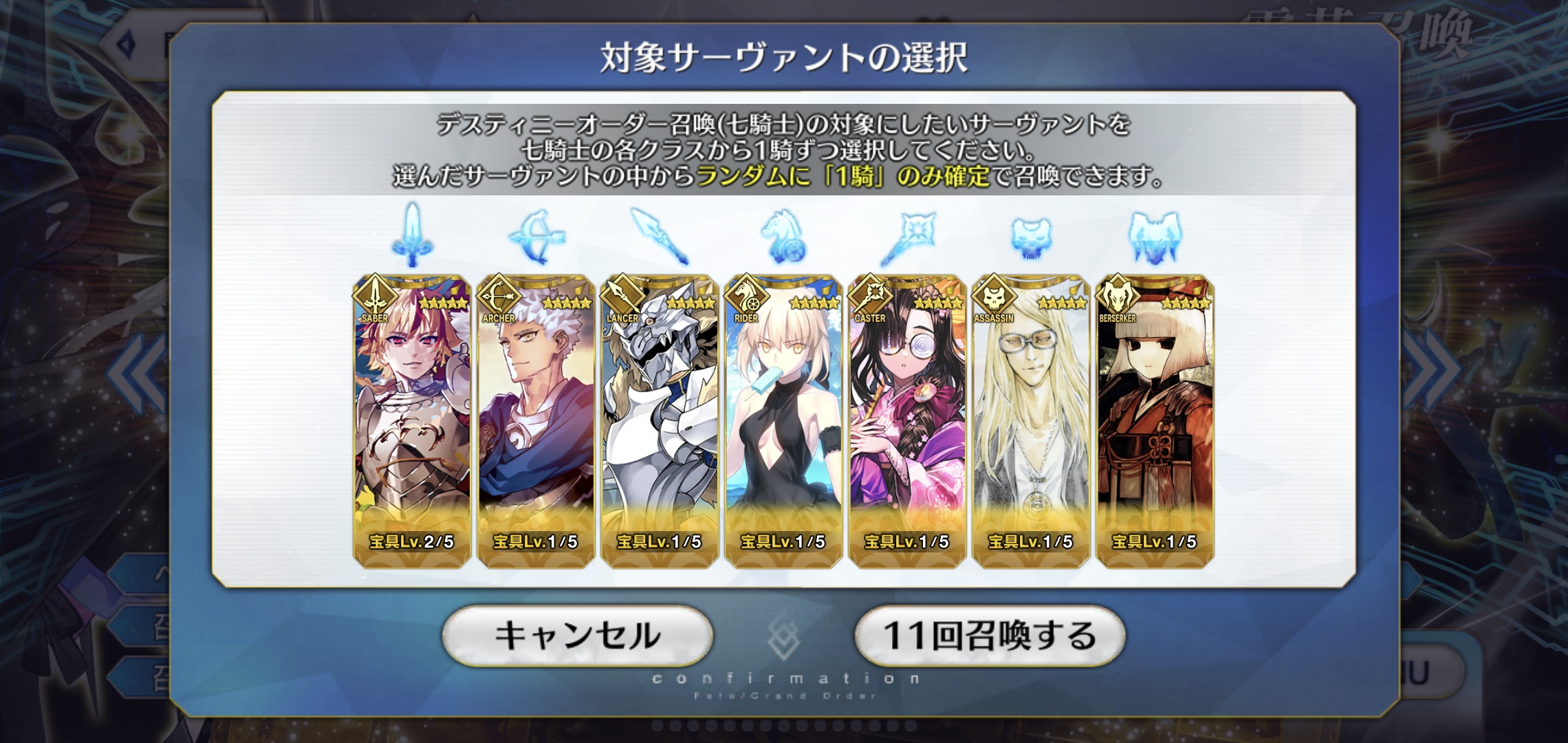The height and width of the screenshot is (743, 1568).
Task: Cancel the servant selection
Action: point(577,636)
